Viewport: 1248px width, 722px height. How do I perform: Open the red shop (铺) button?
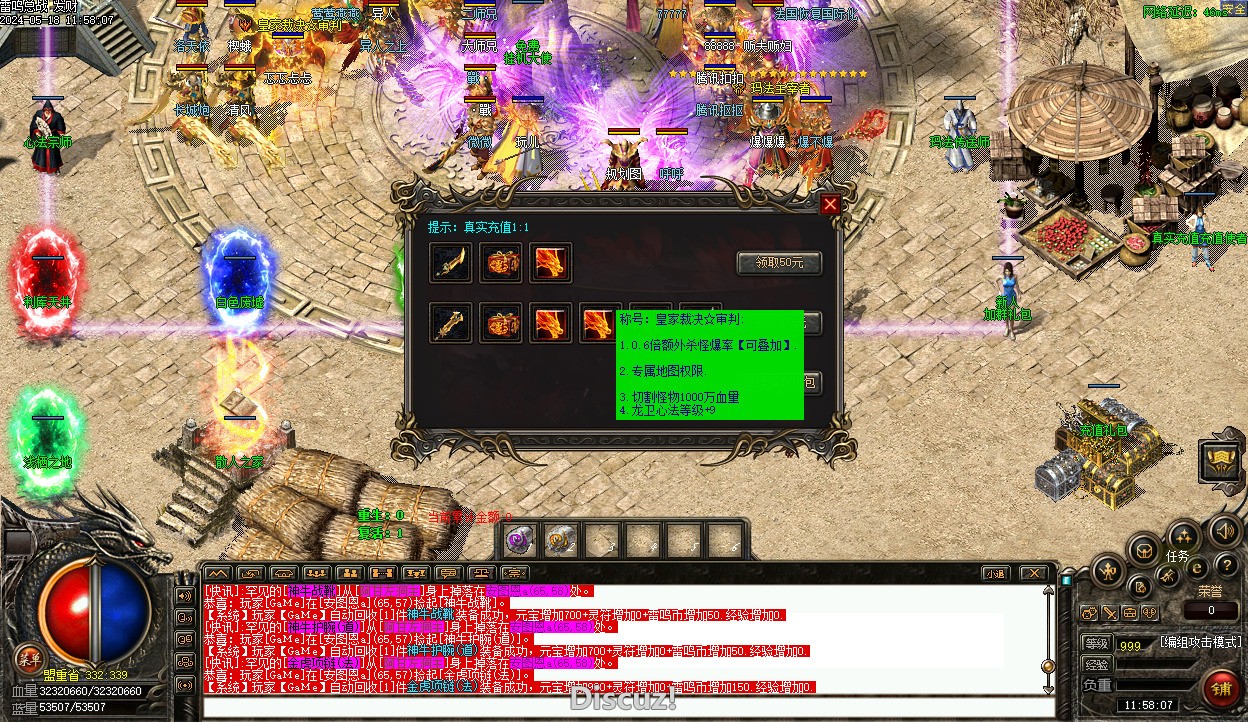pyautogui.click(x=1221, y=689)
